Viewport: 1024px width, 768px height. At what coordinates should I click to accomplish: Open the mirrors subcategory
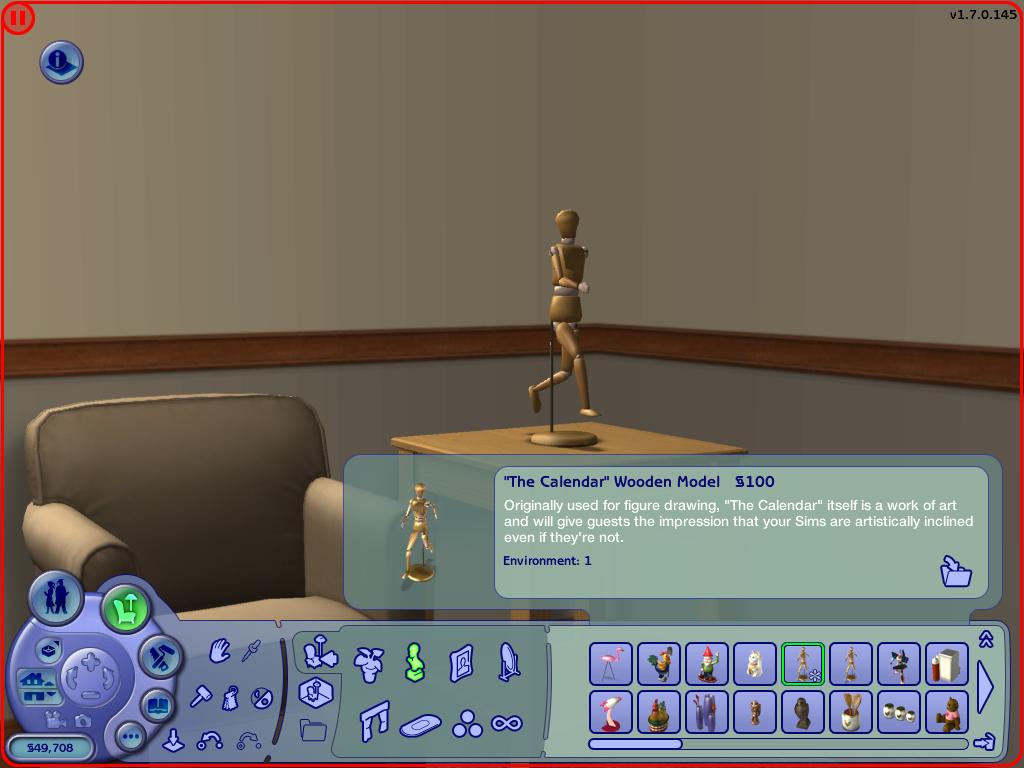(x=509, y=662)
